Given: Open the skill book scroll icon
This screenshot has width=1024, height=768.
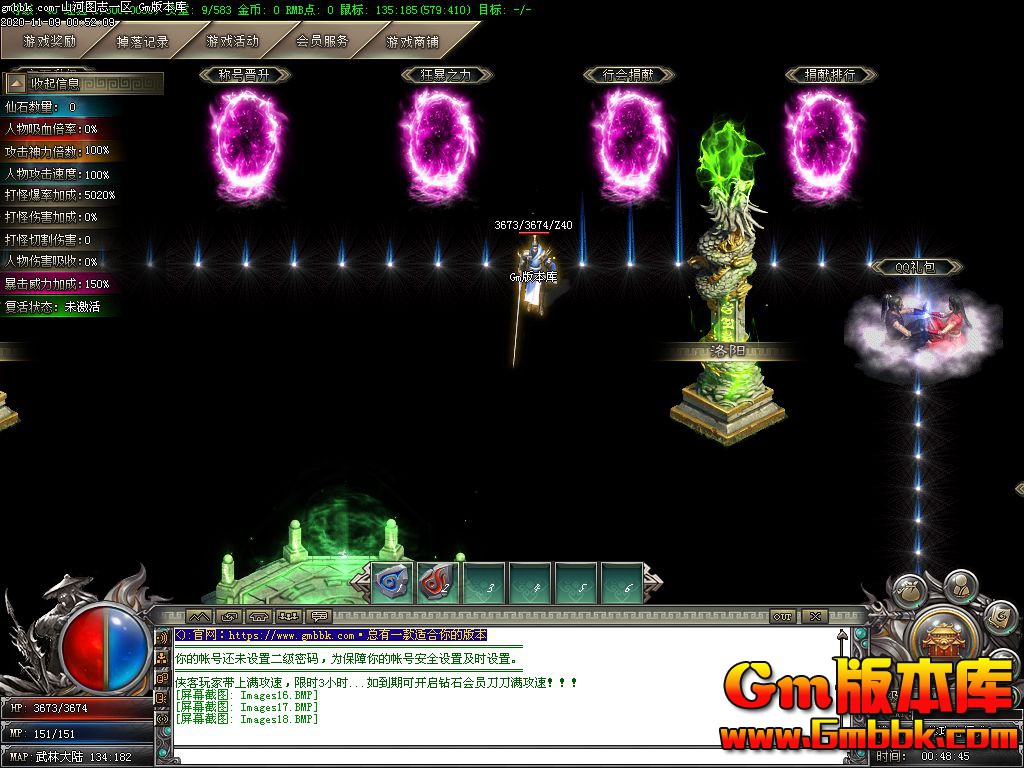Looking at the screenshot, I should click(997, 618).
